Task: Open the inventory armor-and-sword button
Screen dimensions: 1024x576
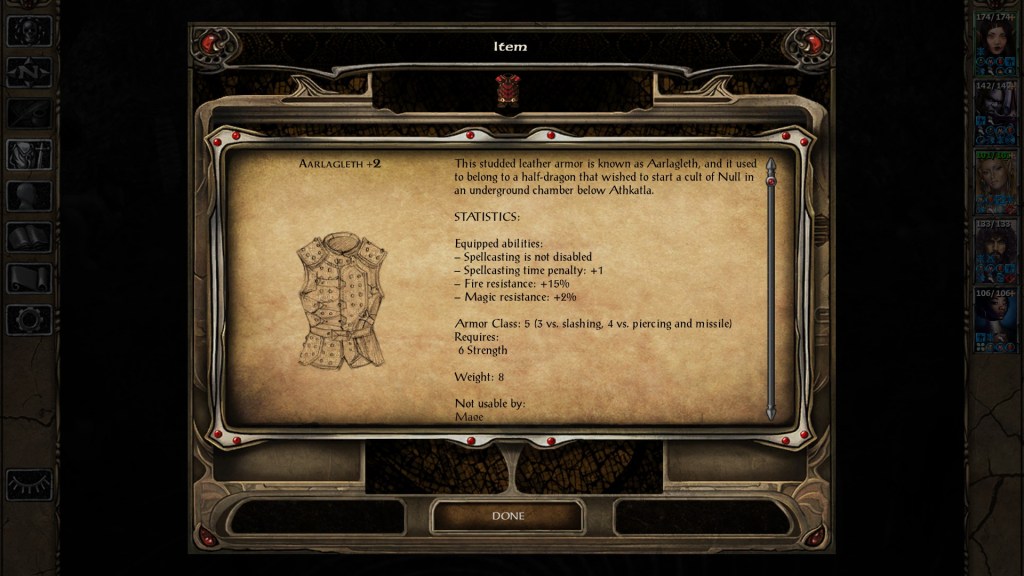Action: pos(29,154)
